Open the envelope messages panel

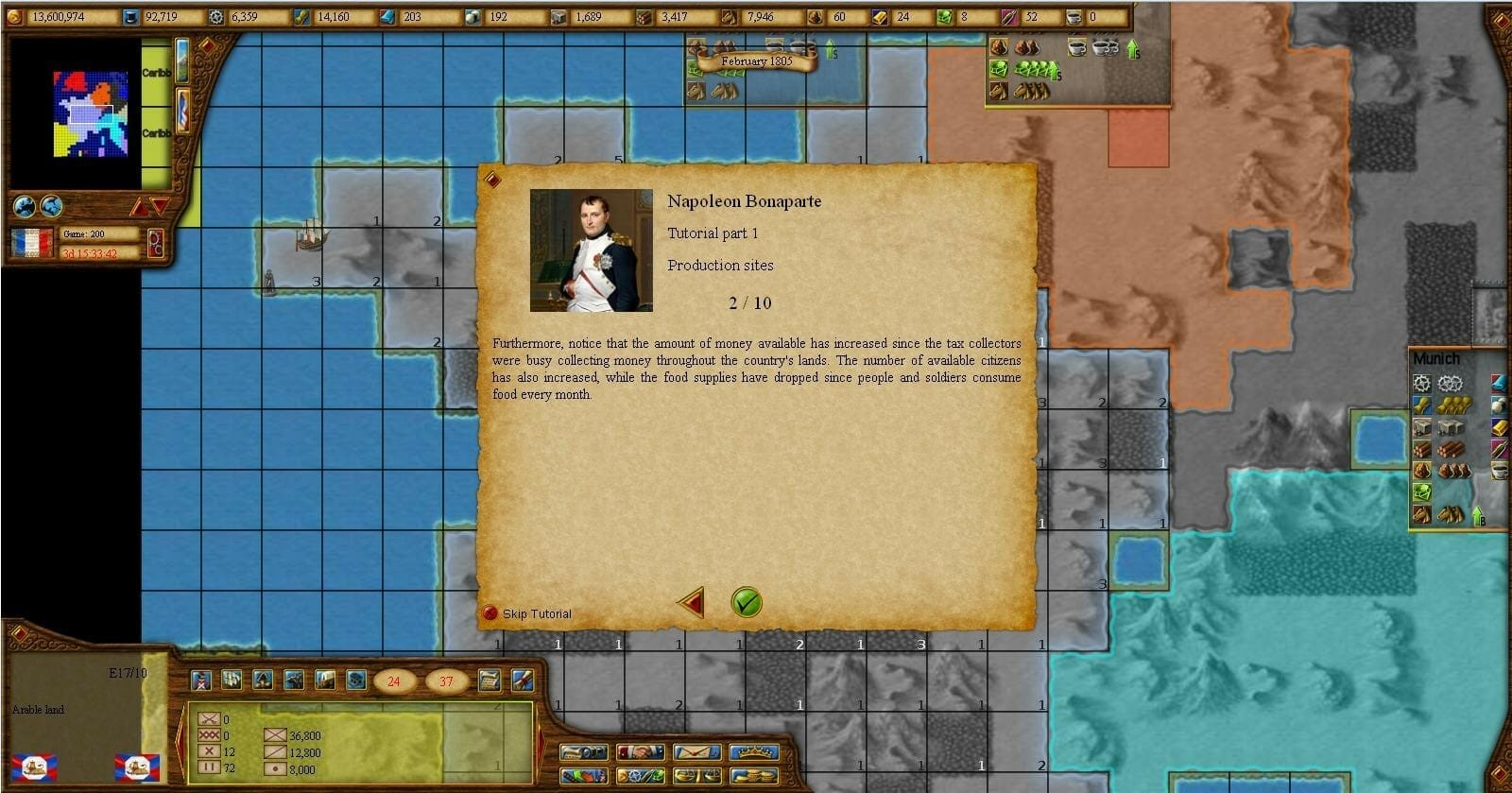(x=697, y=753)
